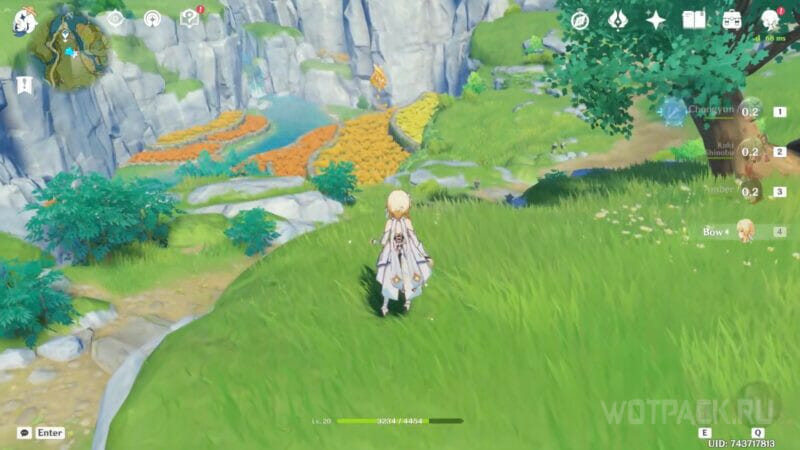Open the Adventurer Handbook book icon
The width and height of the screenshot is (800, 450).
tap(694, 20)
